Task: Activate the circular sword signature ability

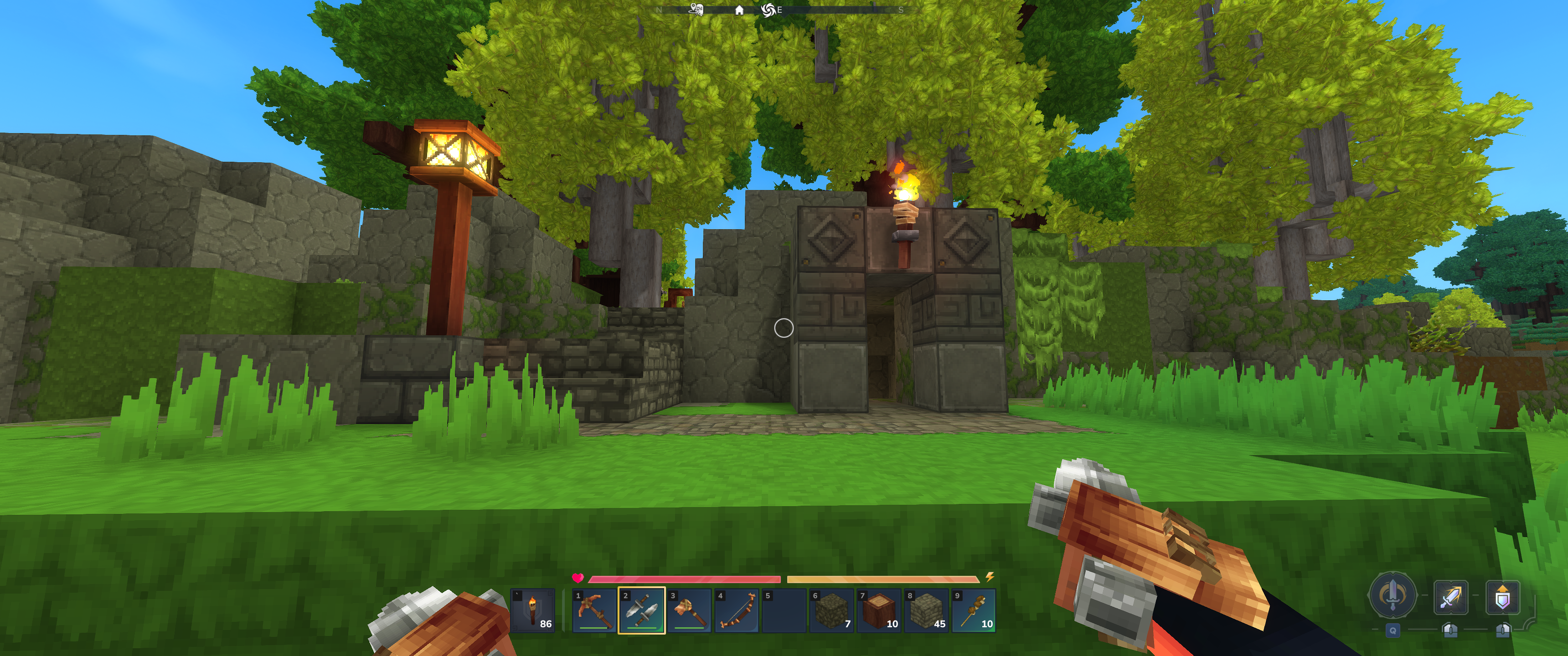Action: click(x=1392, y=594)
